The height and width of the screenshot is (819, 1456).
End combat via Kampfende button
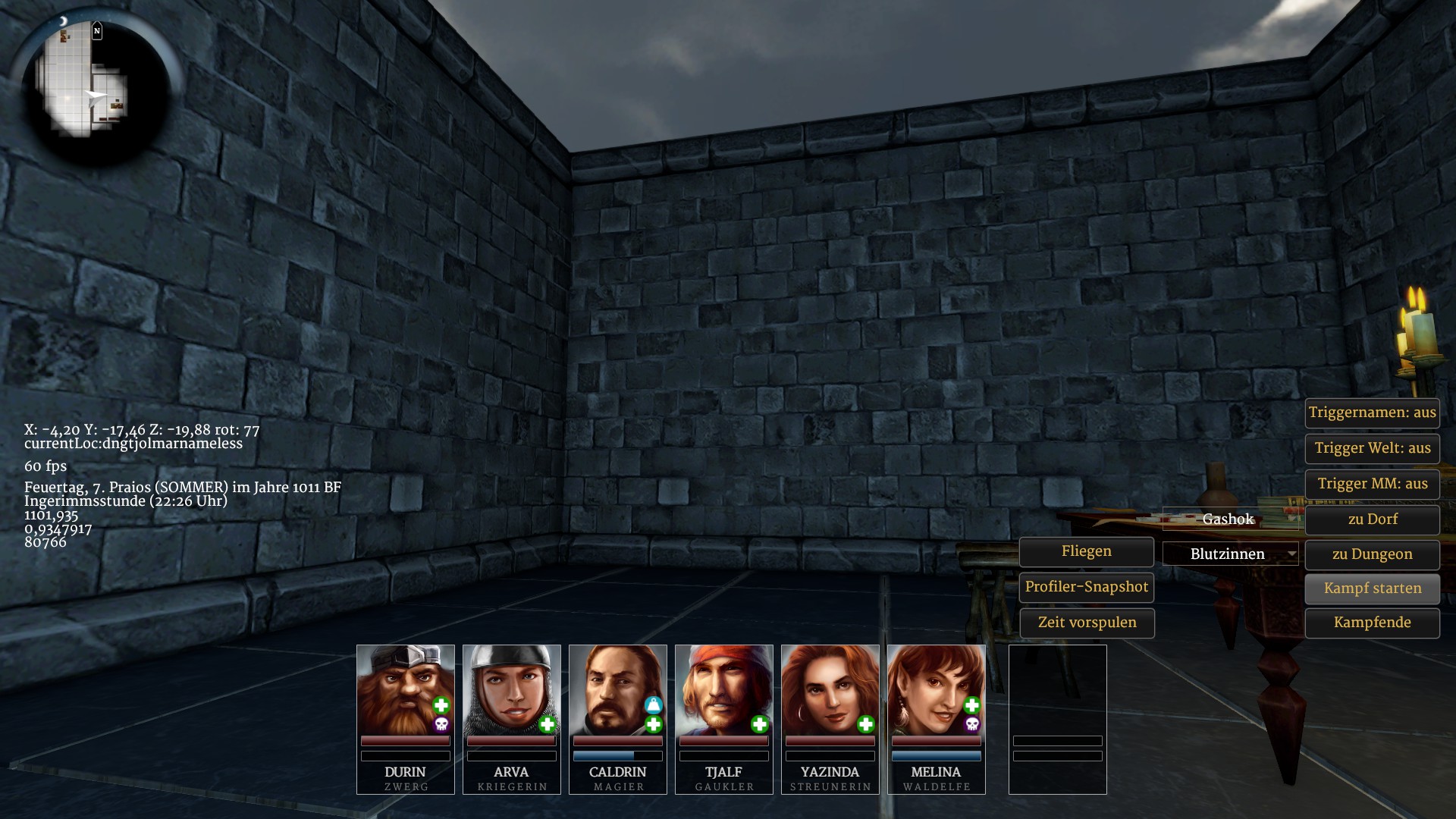pos(1372,623)
